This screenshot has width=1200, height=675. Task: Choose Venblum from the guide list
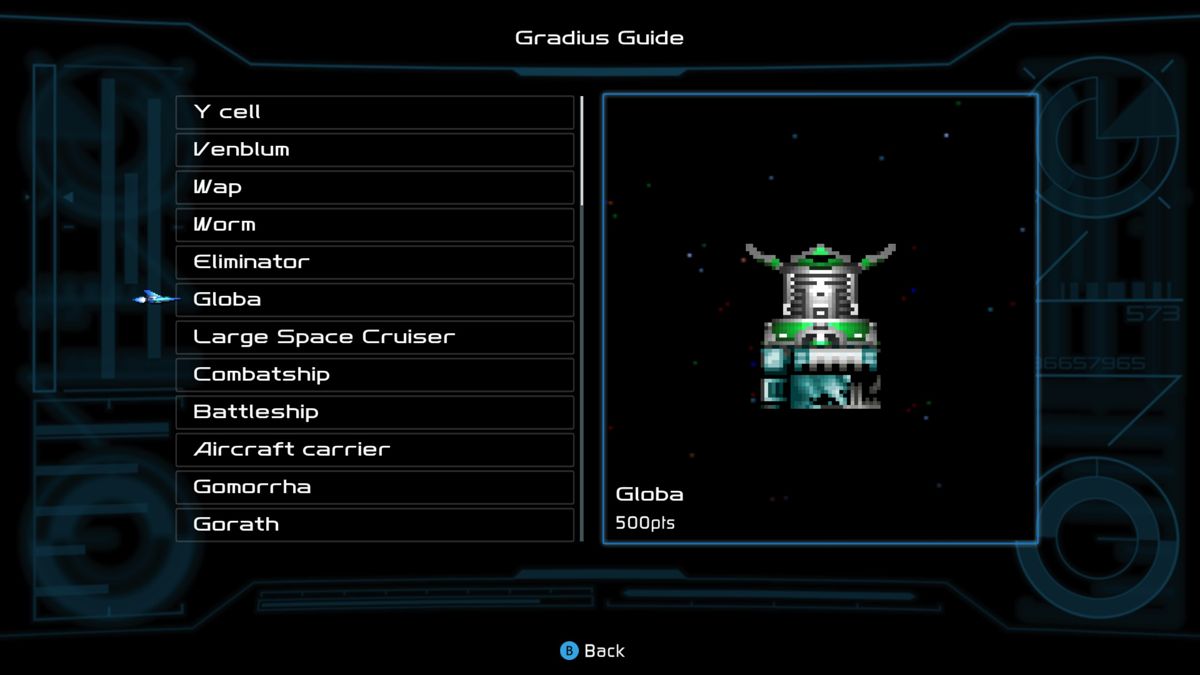(375, 150)
